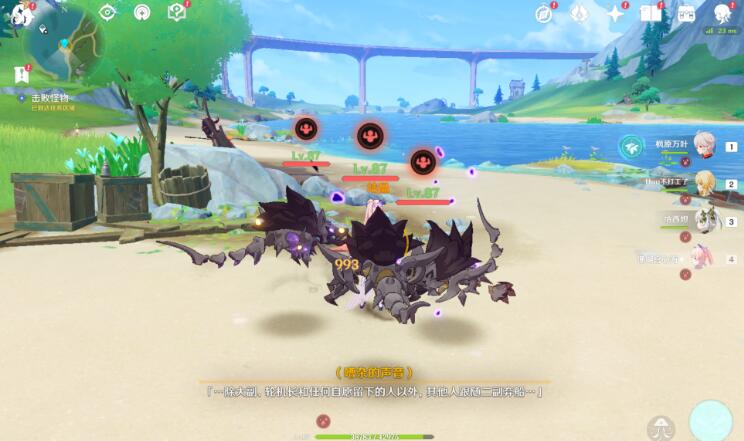Open the teal wind glider co-op icon

click(x=629, y=148)
